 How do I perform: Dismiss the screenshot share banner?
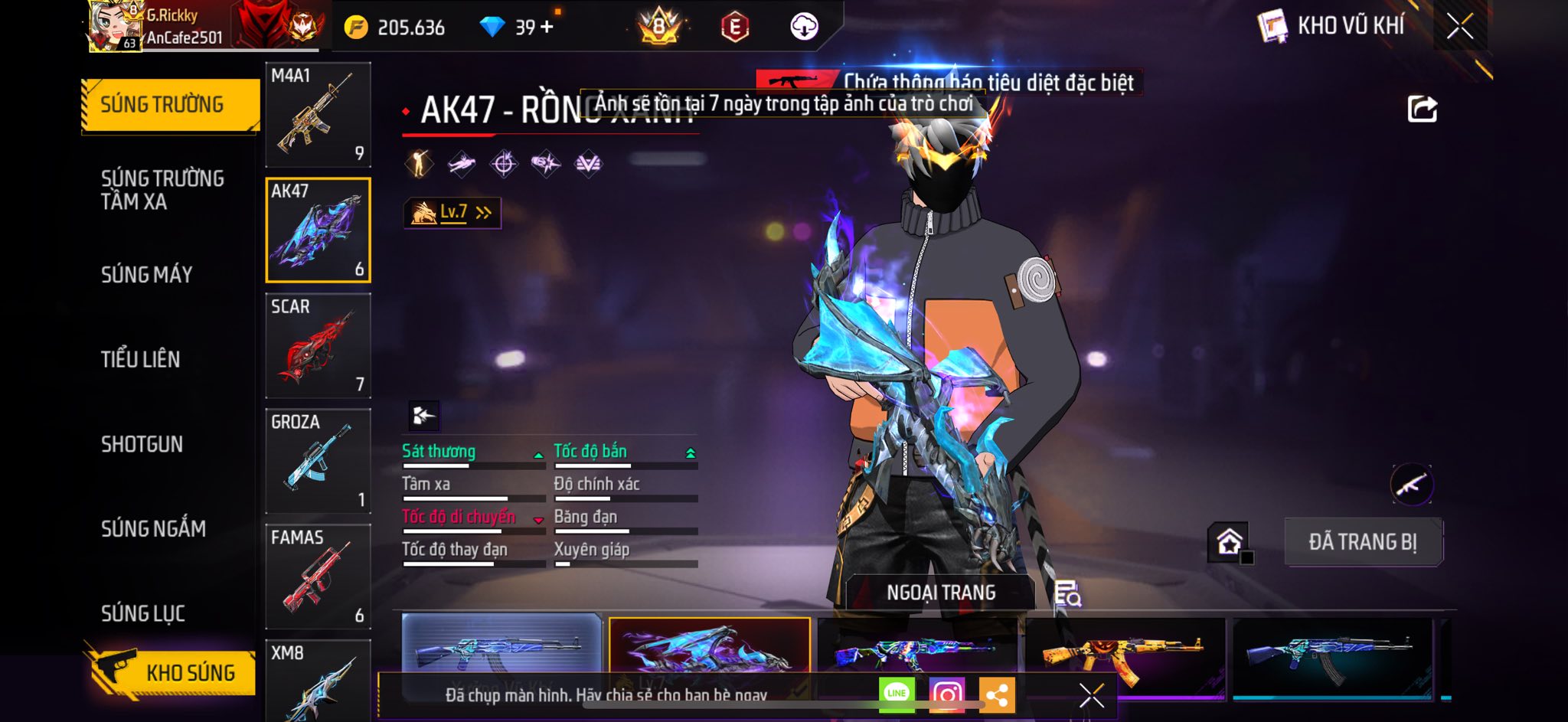[1091, 695]
